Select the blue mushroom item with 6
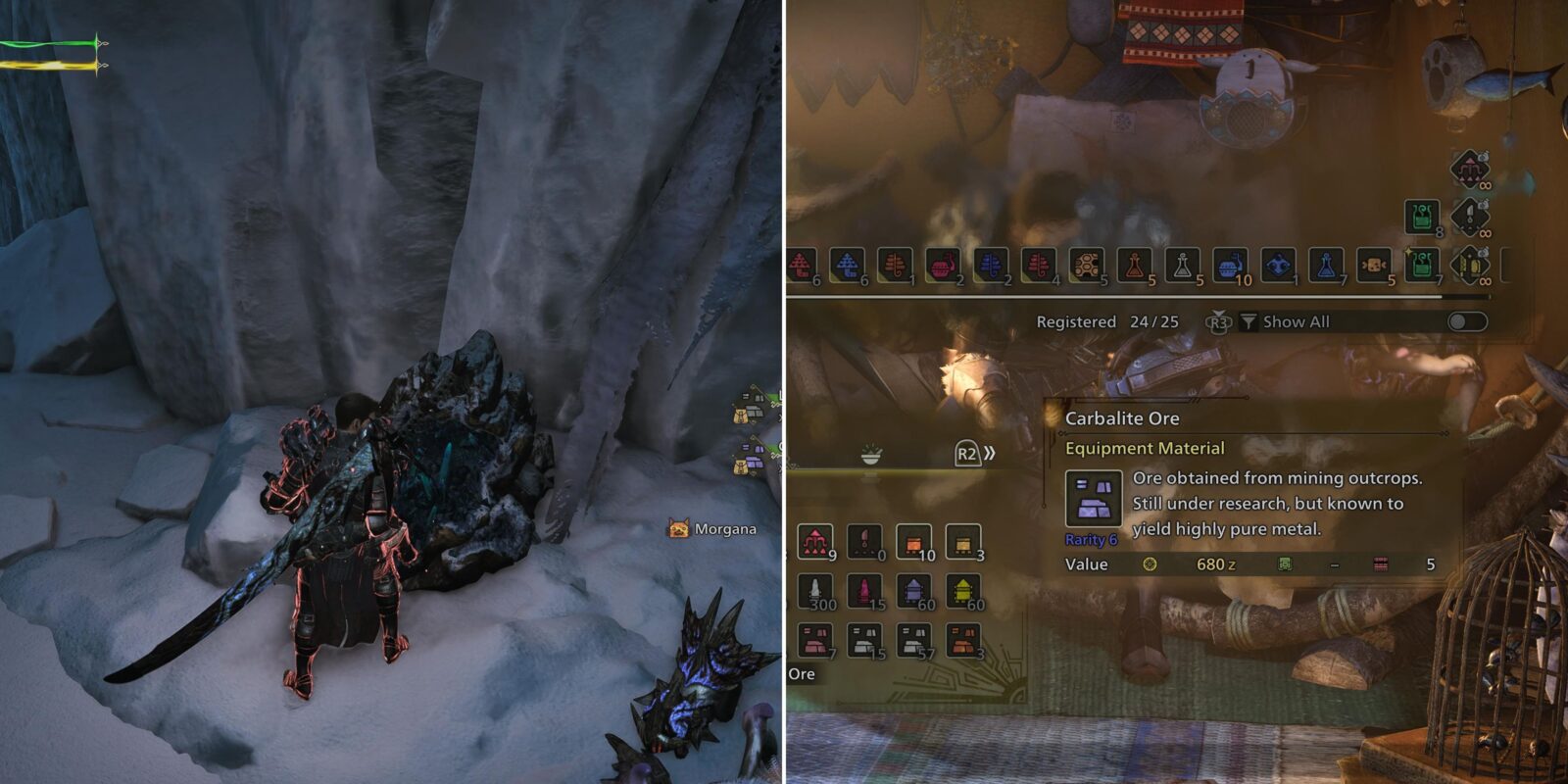Viewport: 1568px width, 784px height. 847,265
